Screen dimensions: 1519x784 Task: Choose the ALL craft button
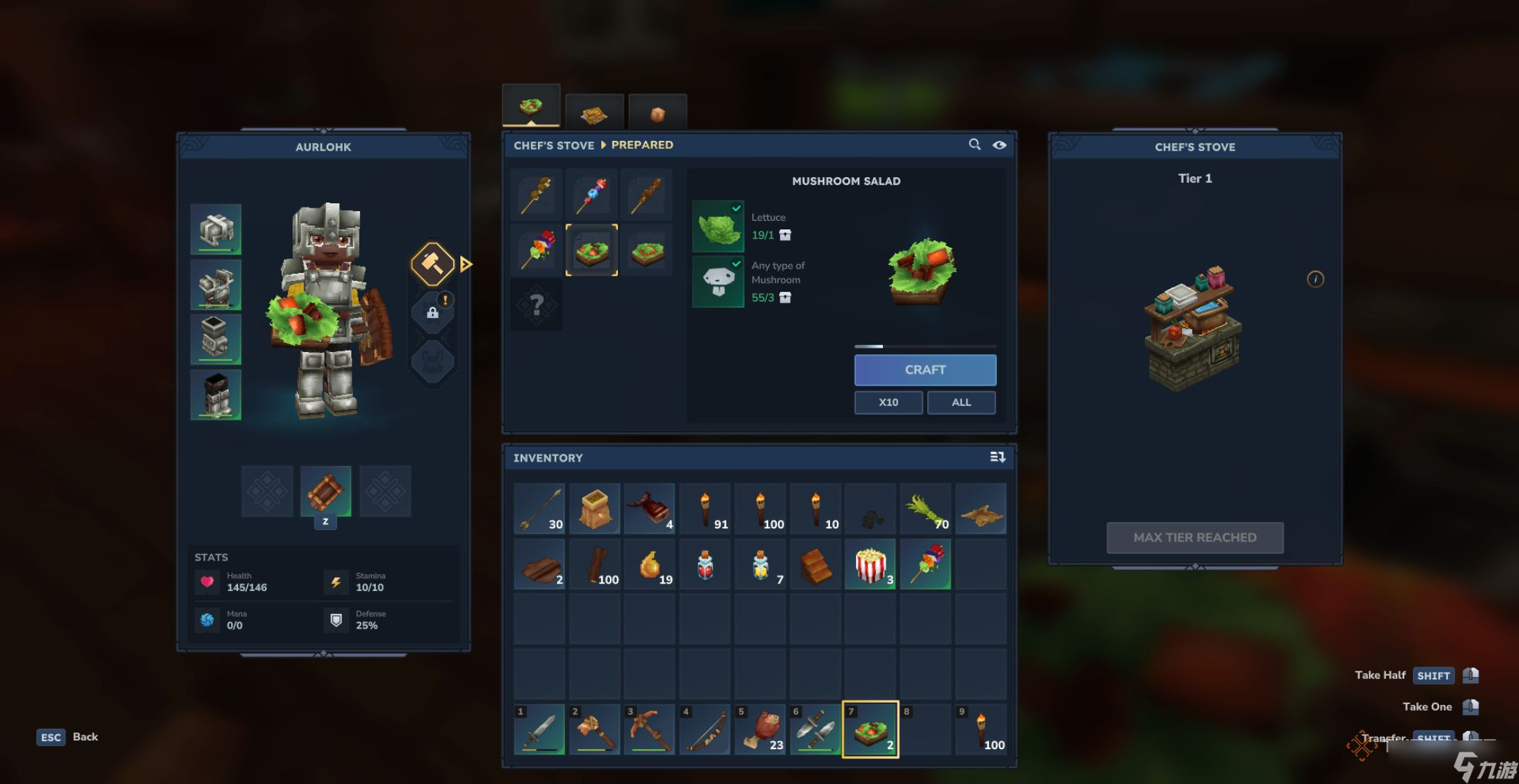click(x=961, y=402)
